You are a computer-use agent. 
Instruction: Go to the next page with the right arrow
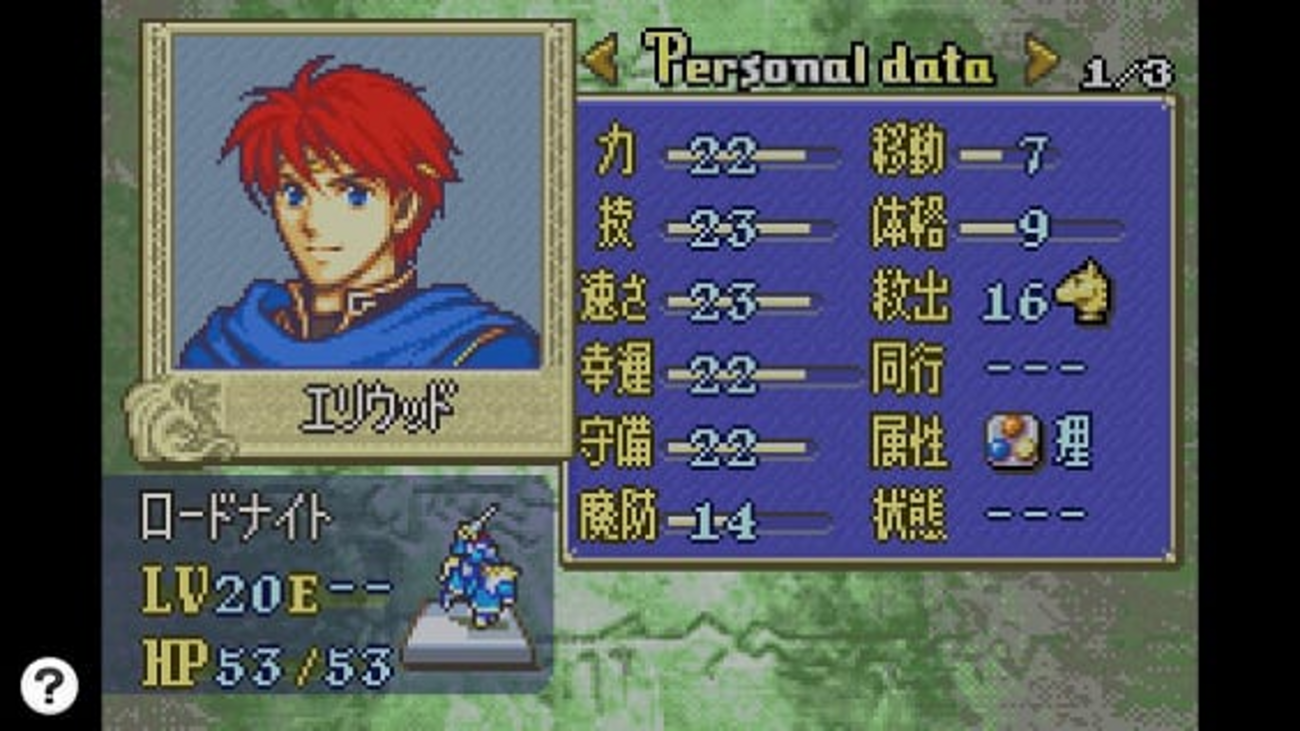pos(1040,63)
